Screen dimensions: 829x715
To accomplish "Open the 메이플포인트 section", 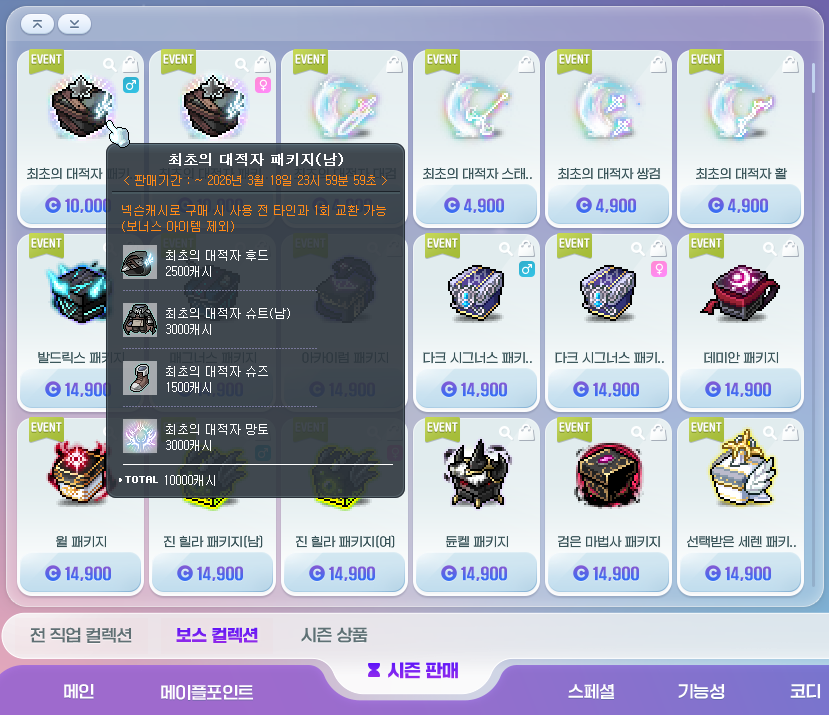I will coord(206,692).
